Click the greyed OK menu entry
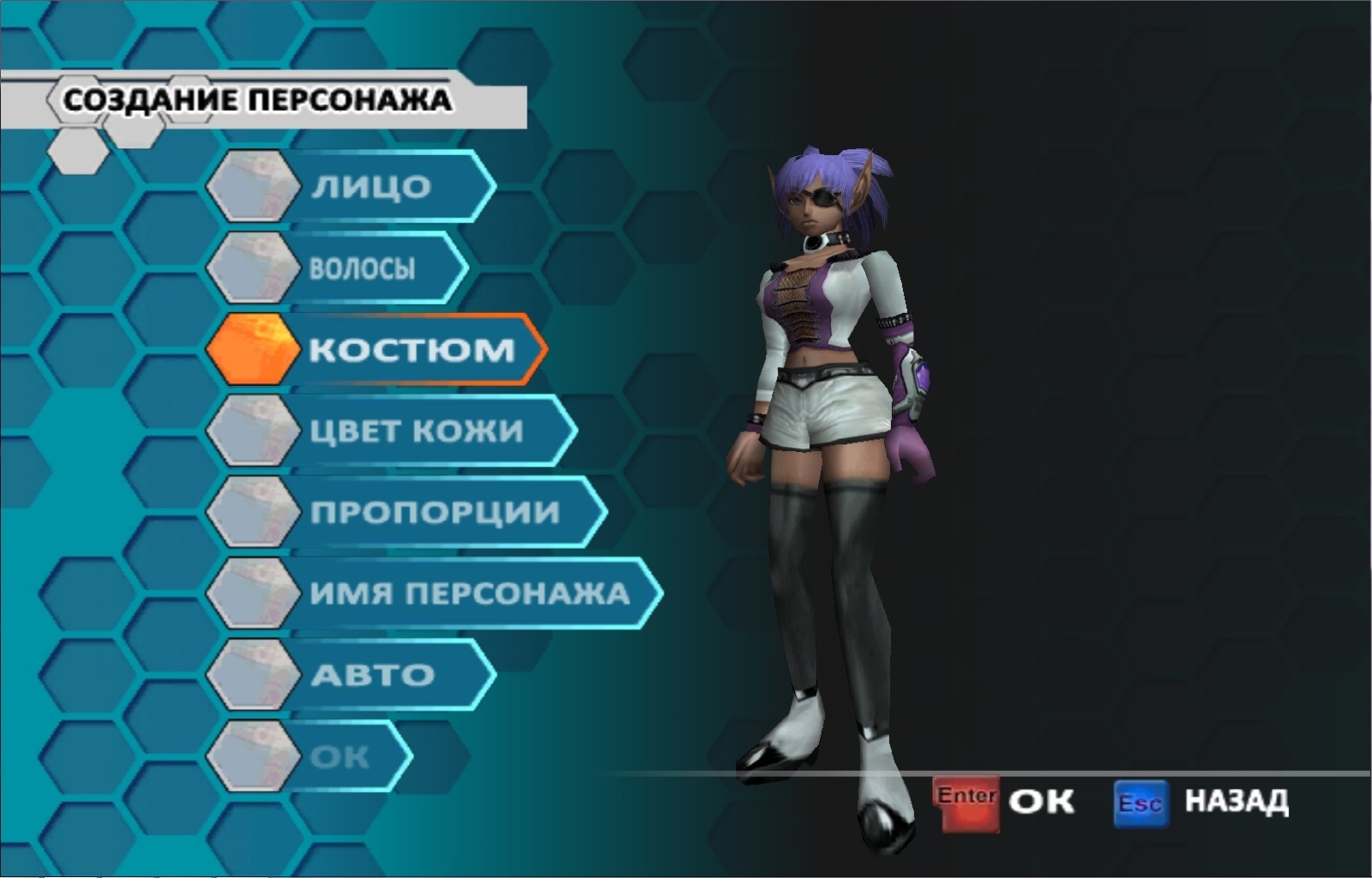1372x878 pixels. click(340, 756)
